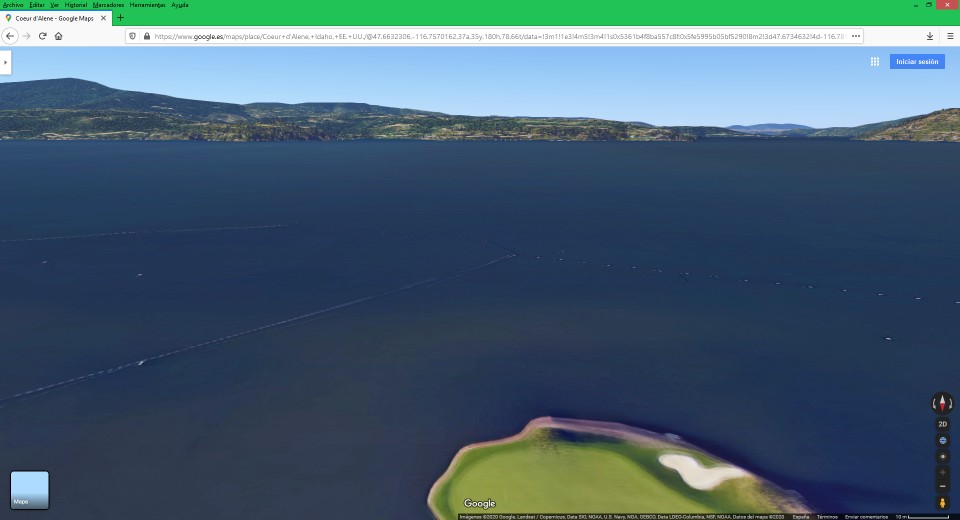
Task: Select the yellow Pegman Street View icon
Action: [942, 502]
